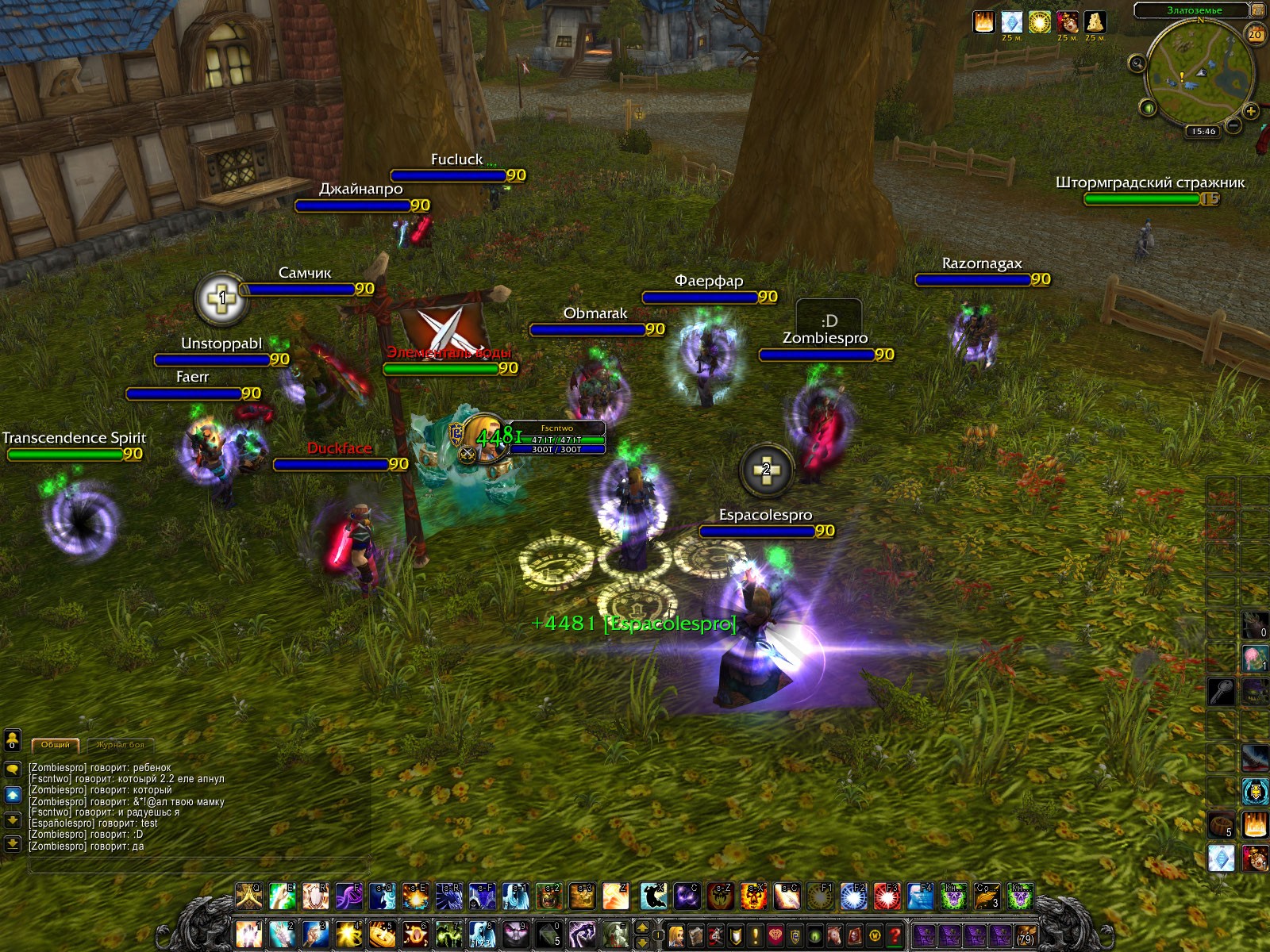The width and height of the screenshot is (1270, 952).
Task: Open the red question mark help button
Action: [x=895, y=935]
